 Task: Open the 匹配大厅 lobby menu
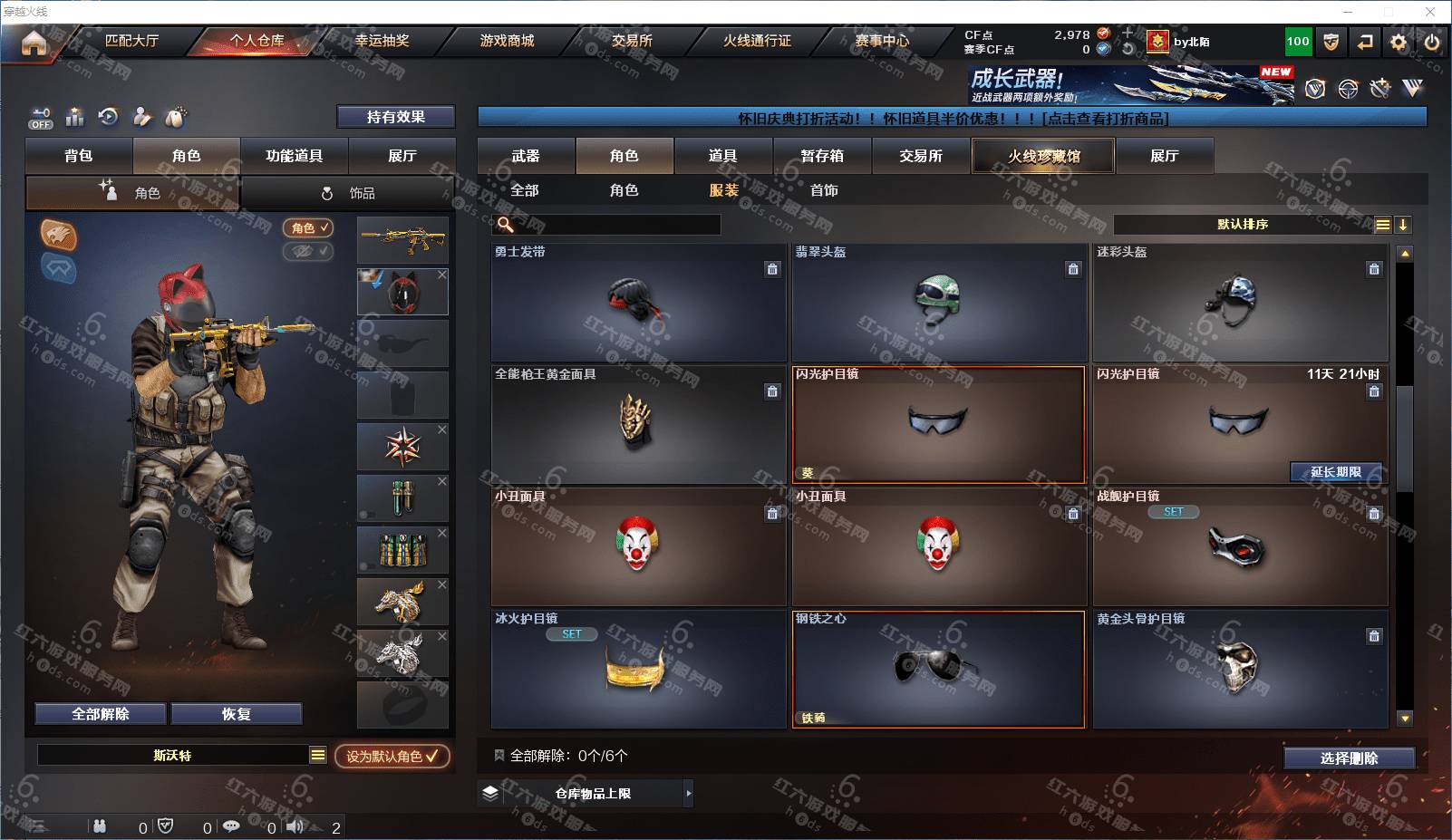[x=131, y=41]
